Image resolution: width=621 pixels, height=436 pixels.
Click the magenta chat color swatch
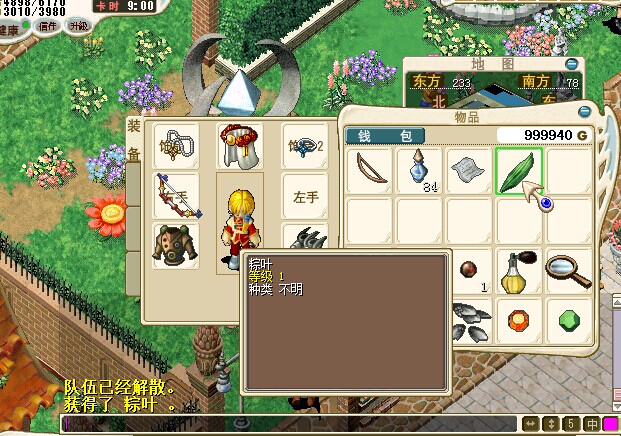[x=610, y=424]
